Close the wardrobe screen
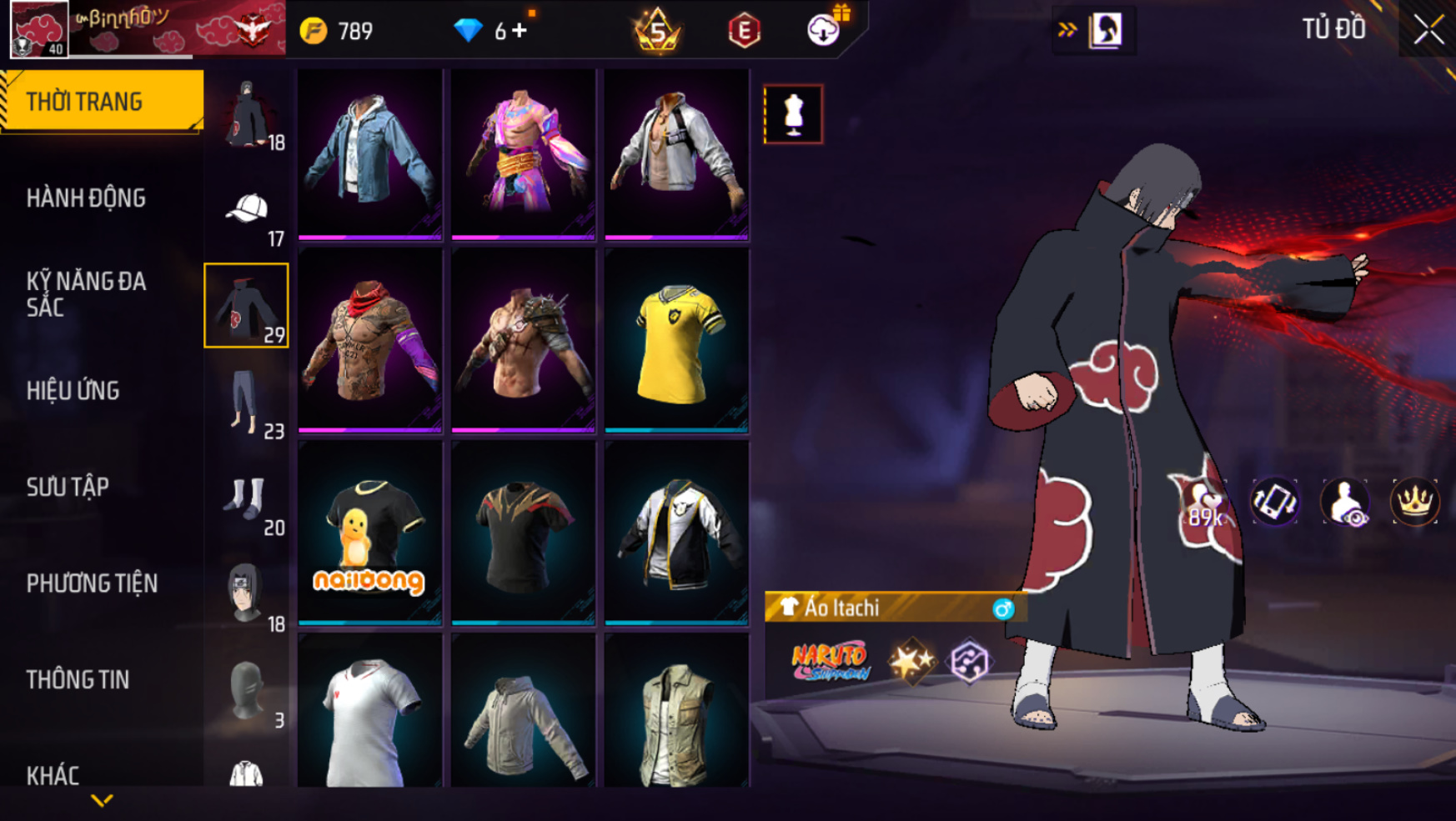The height and width of the screenshot is (821, 1456). [x=1428, y=30]
